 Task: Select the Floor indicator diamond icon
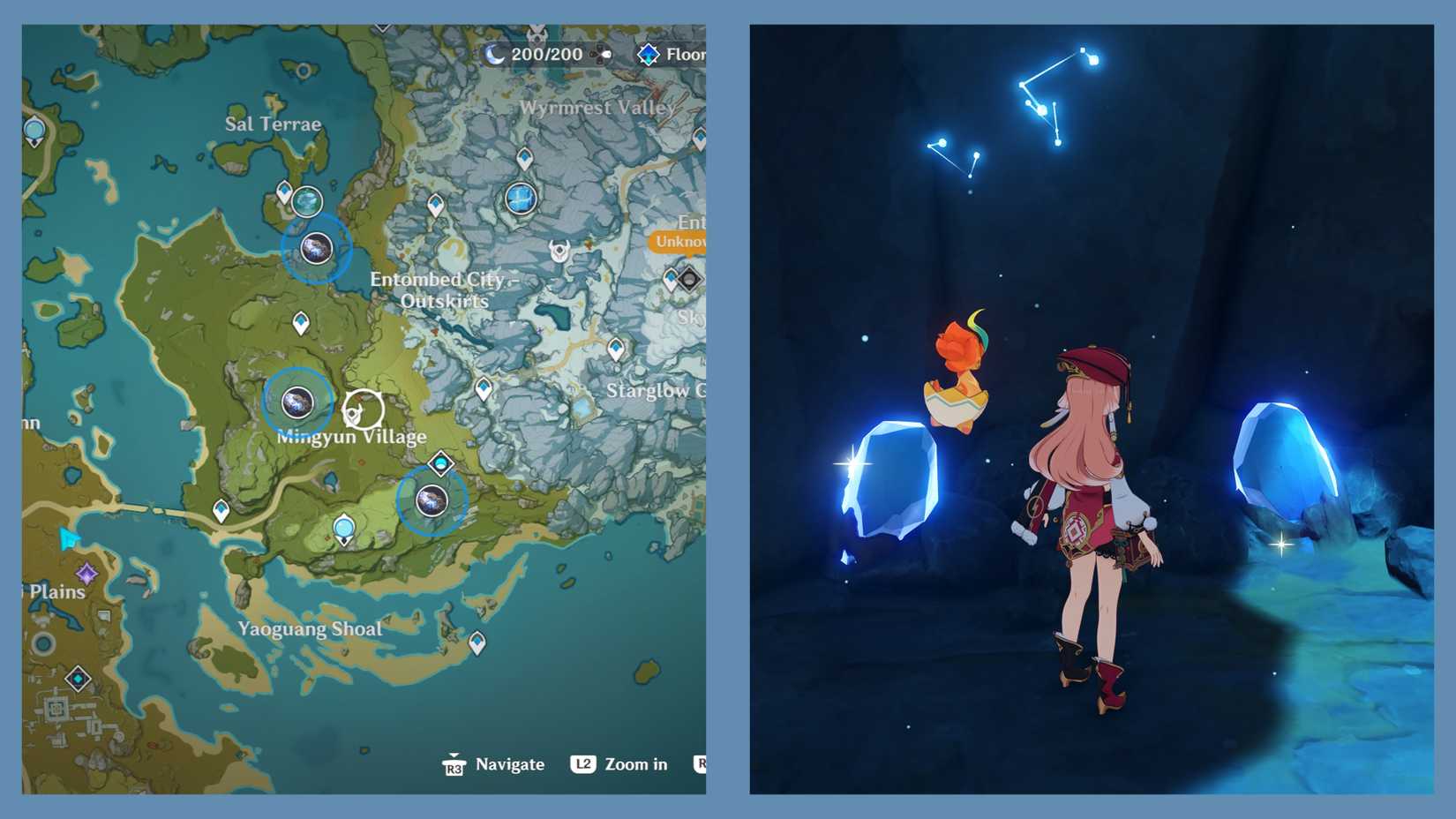(x=649, y=55)
